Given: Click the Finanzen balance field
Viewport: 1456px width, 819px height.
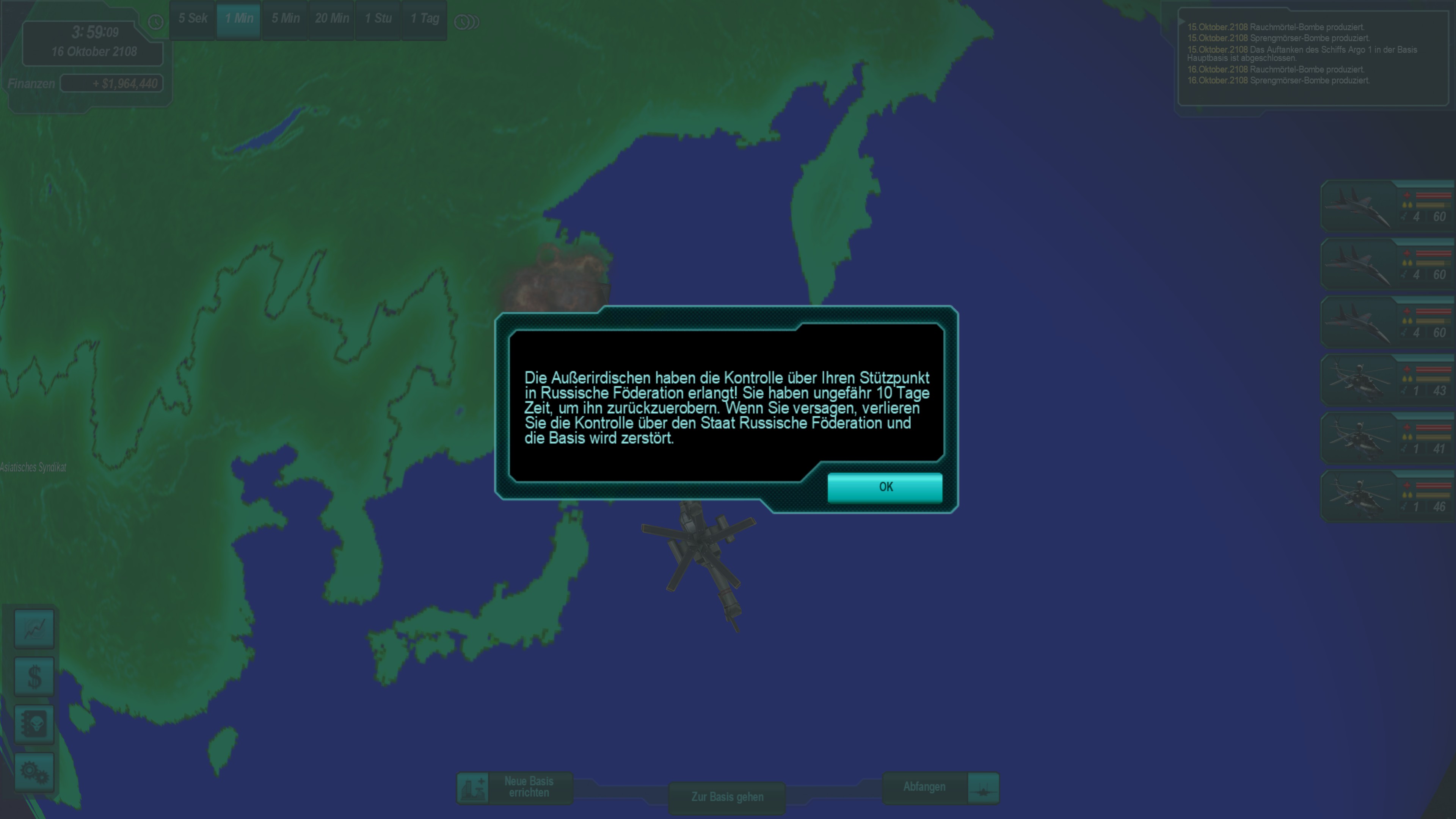Looking at the screenshot, I should click(112, 84).
